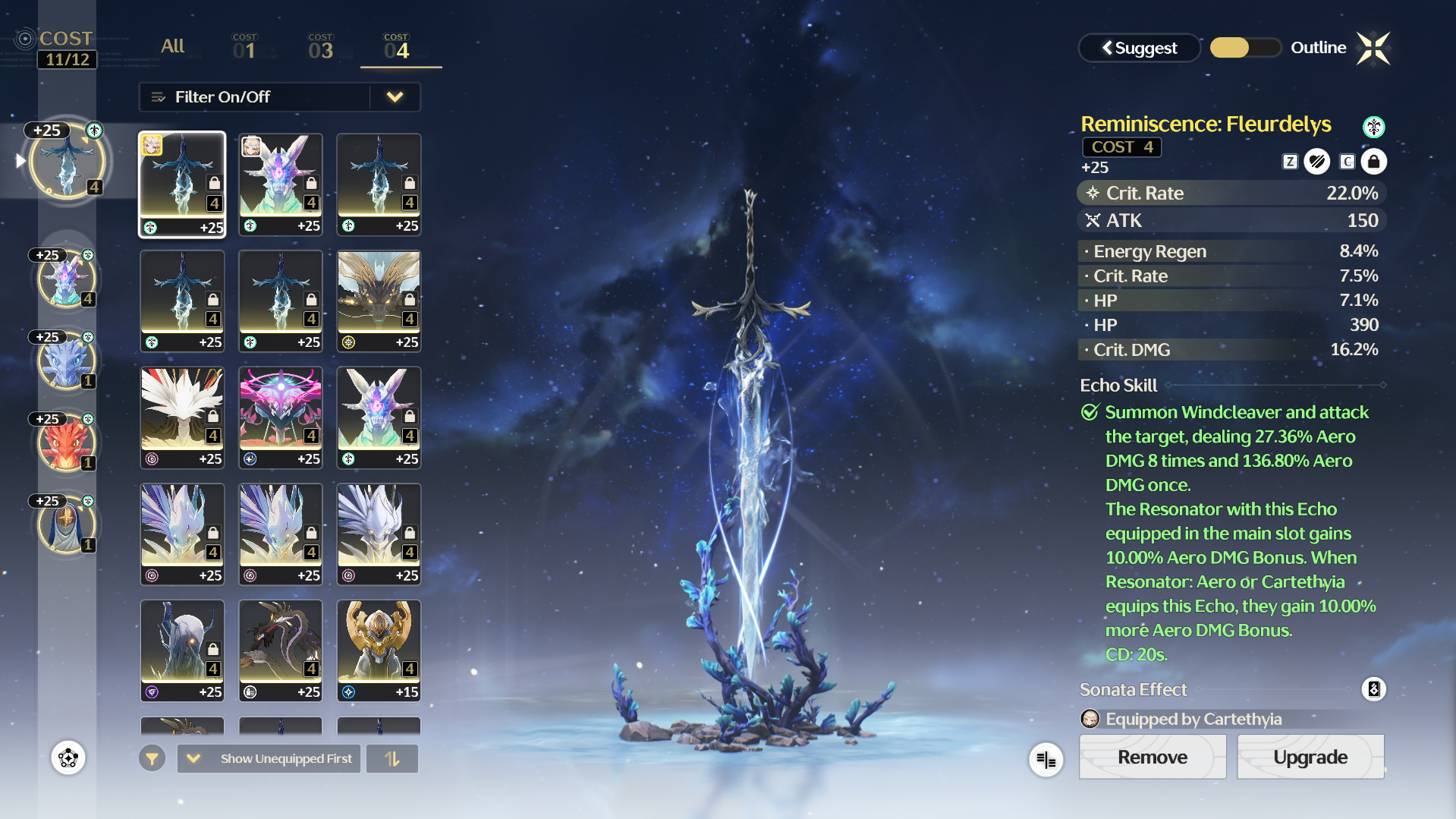Remove the equipped Fleurdelys echo
The height and width of the screenshot is (819, 1456).
tap(1152, 757)
